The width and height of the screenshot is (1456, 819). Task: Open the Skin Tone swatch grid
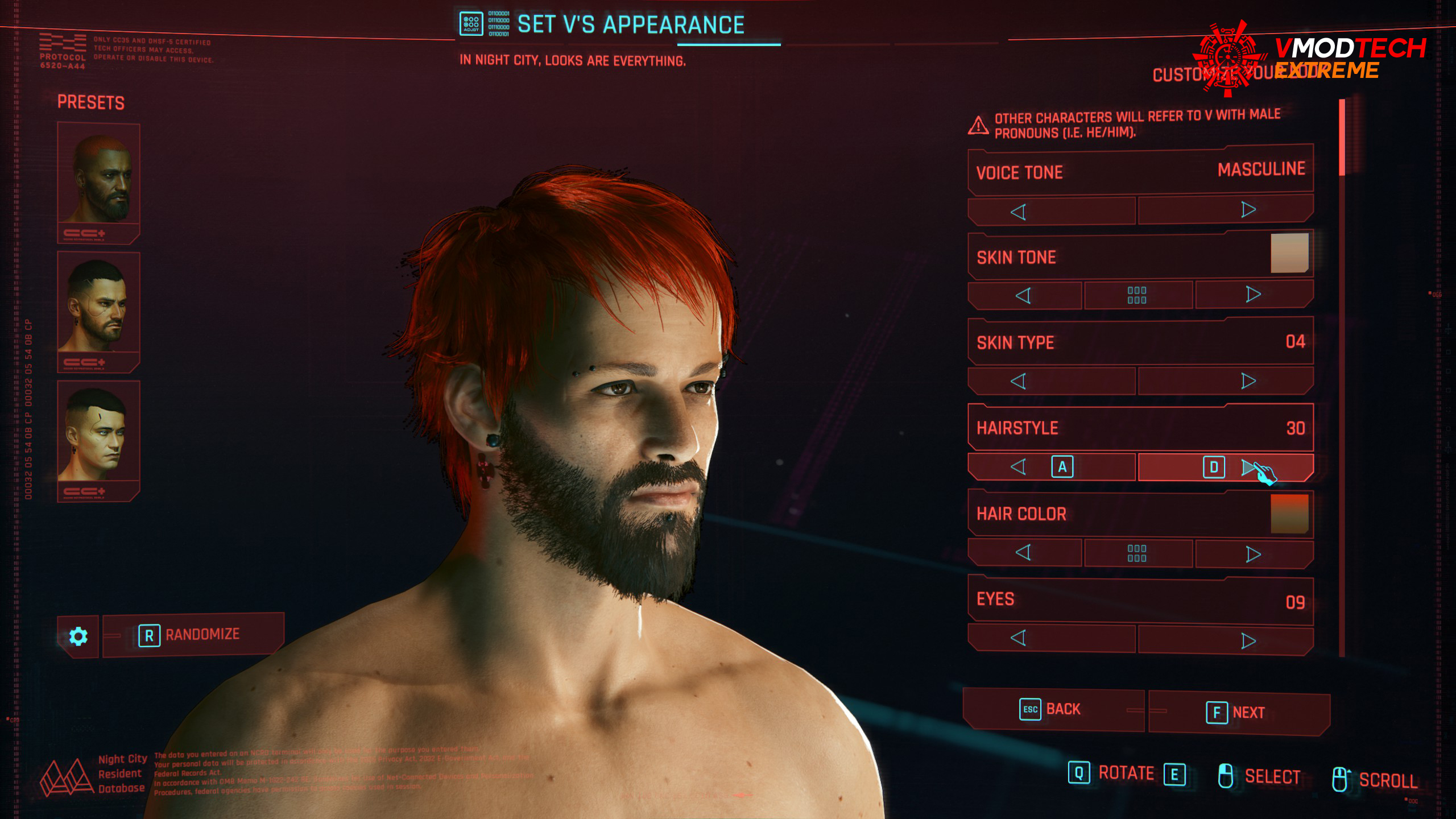1137,295
